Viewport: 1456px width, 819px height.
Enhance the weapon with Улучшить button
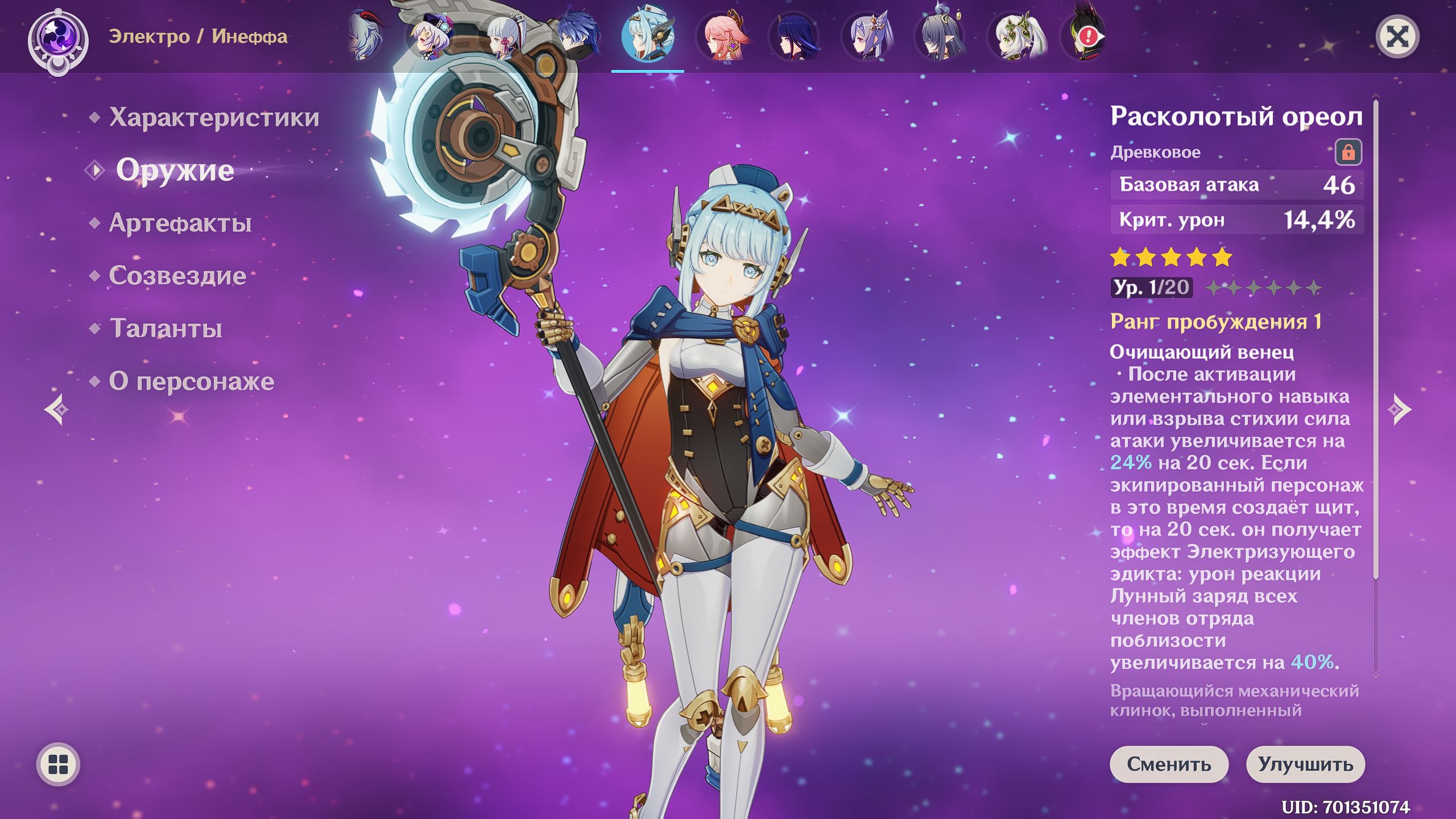tap(1305, 764)
